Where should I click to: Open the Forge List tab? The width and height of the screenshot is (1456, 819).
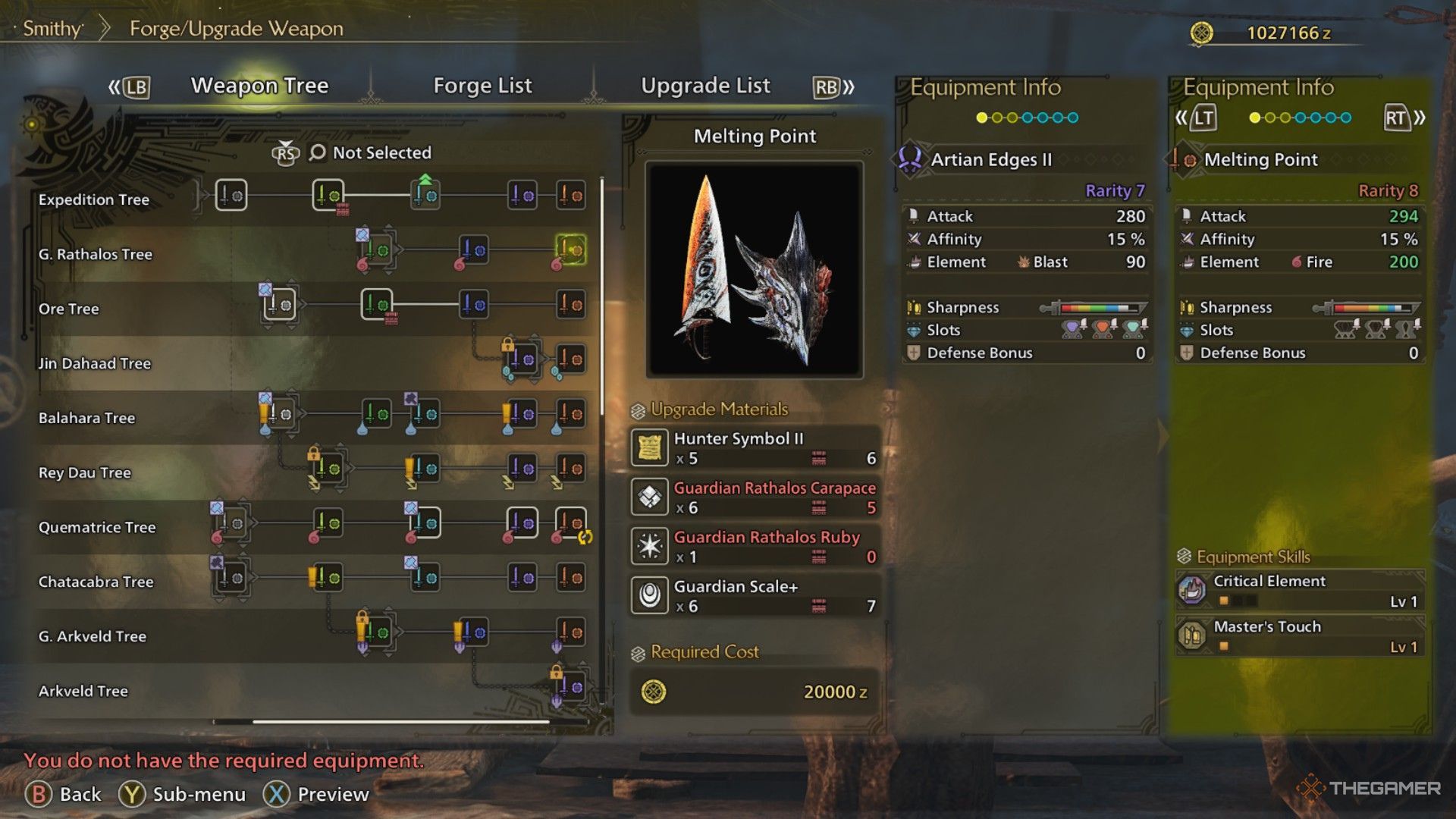482,86
